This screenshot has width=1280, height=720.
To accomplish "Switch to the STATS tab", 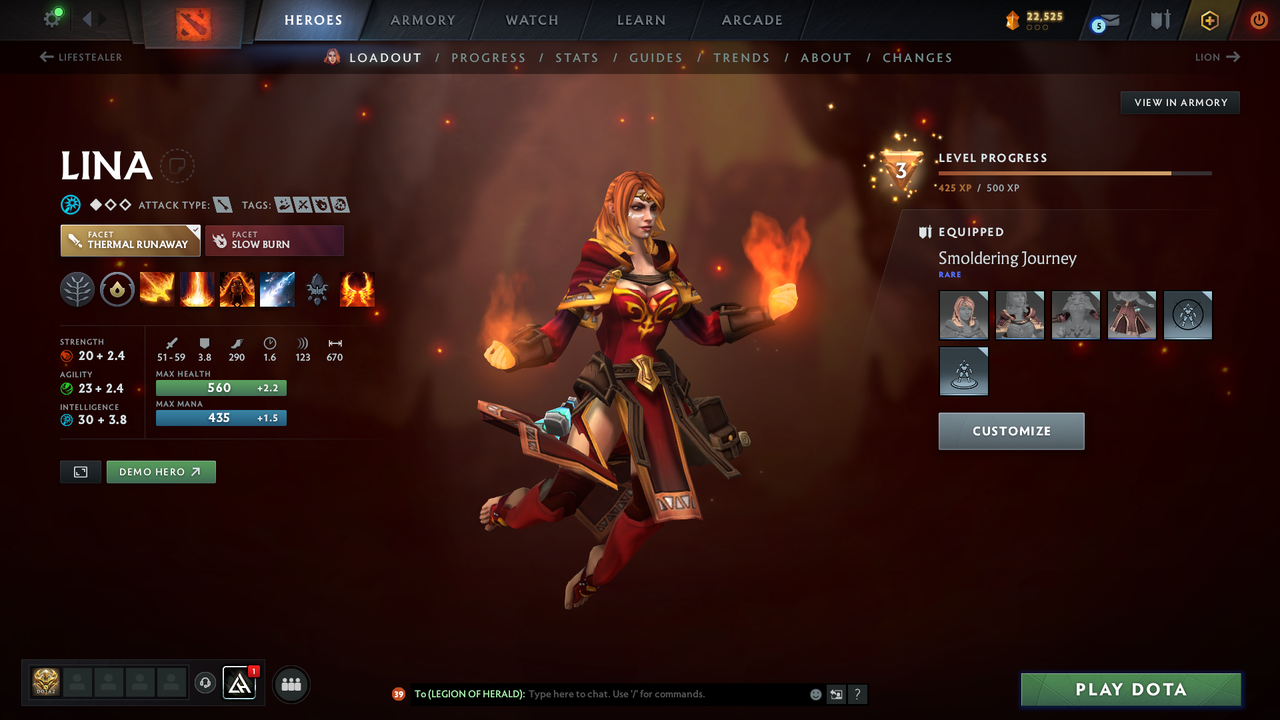I will pos(577,57).
